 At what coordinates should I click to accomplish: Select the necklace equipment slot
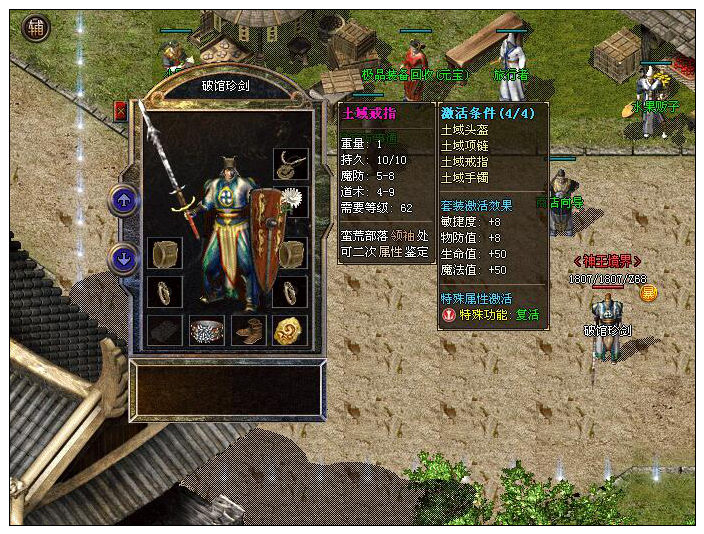290,164
